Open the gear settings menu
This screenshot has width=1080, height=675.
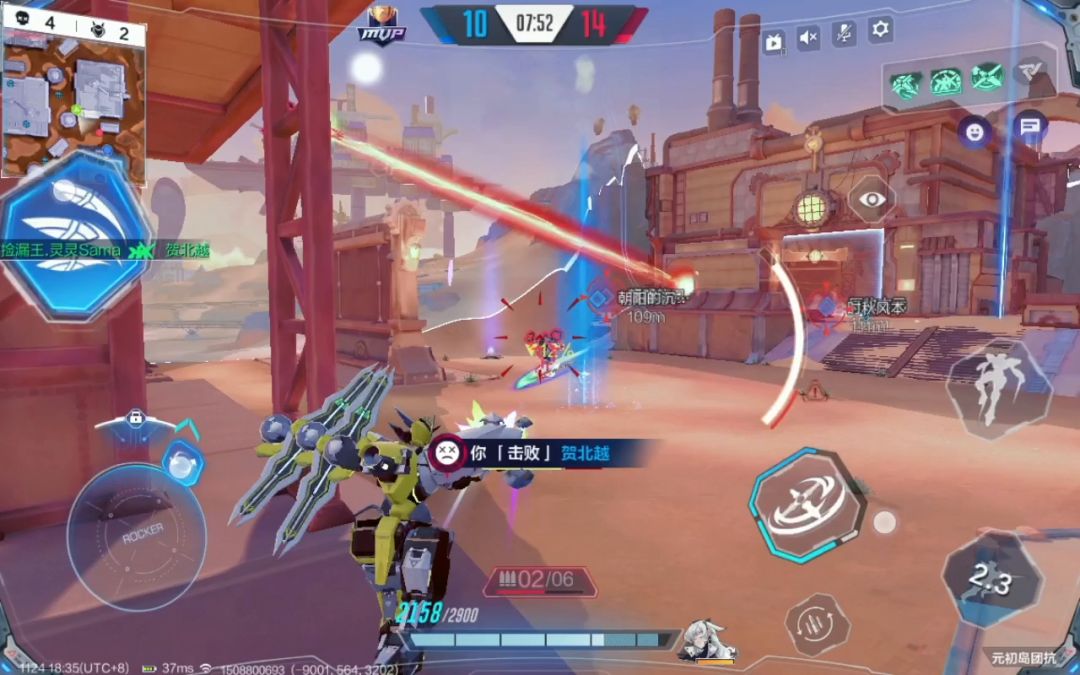[880, 30]
